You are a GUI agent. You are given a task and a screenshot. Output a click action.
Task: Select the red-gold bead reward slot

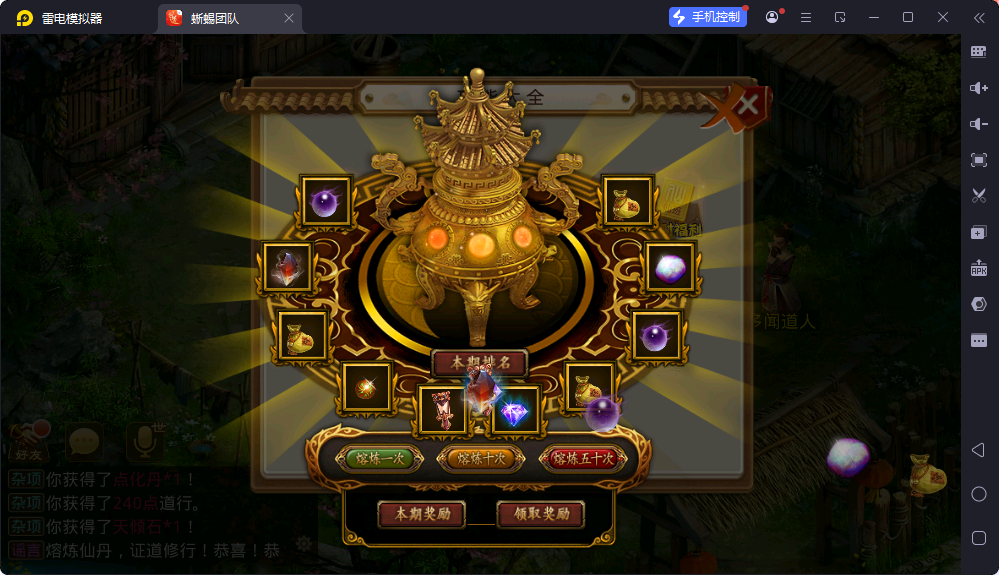coord(366,387)
